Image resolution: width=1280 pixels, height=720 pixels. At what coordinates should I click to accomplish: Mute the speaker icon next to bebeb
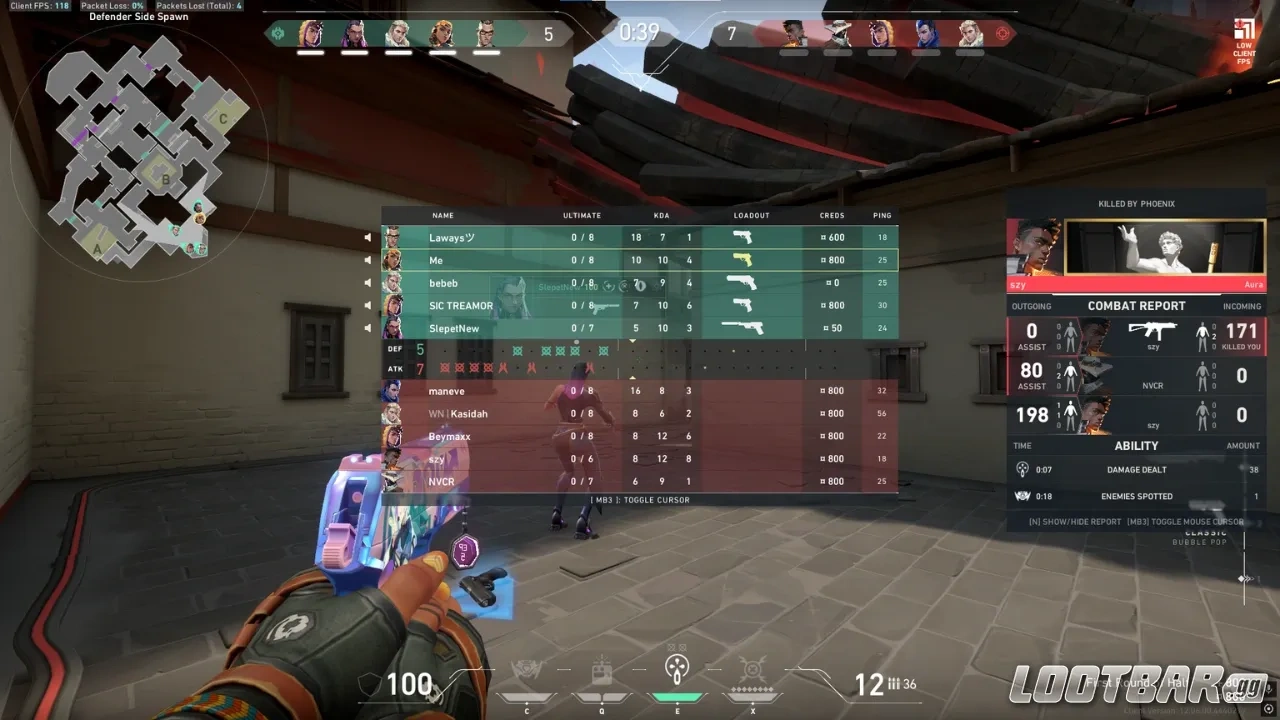(368, 283)
